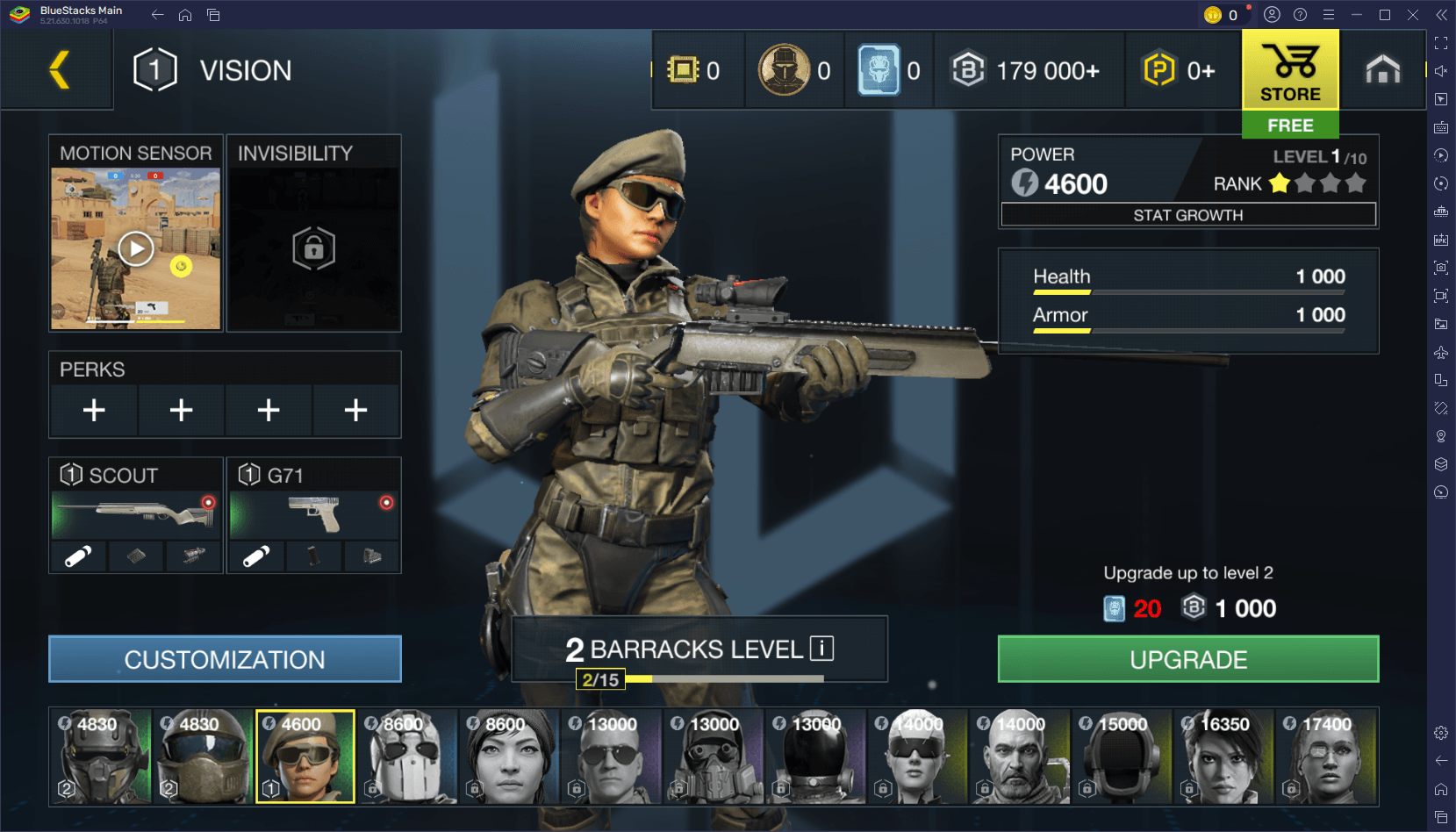
Task: Toggle fullscreen mode from the BlueStacks sidebar
Action: click(x=1440, y=41)
